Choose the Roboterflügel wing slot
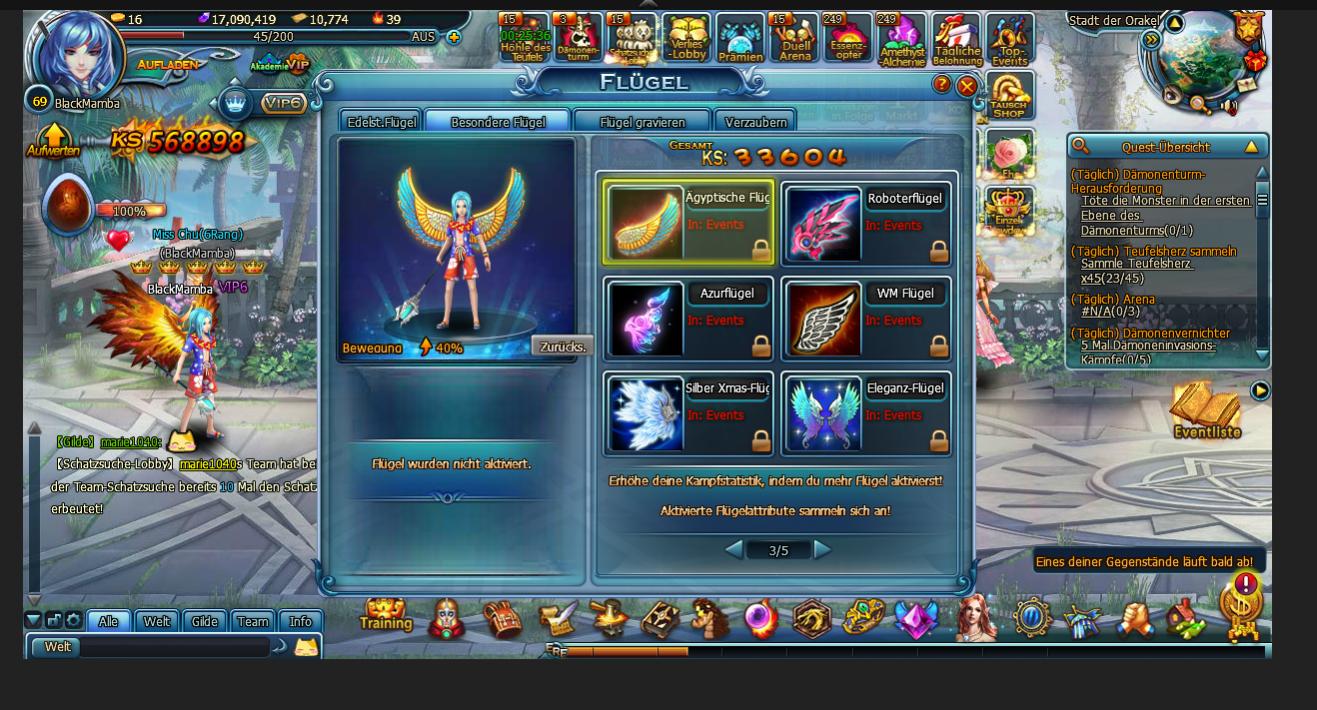 click(866, 224)
